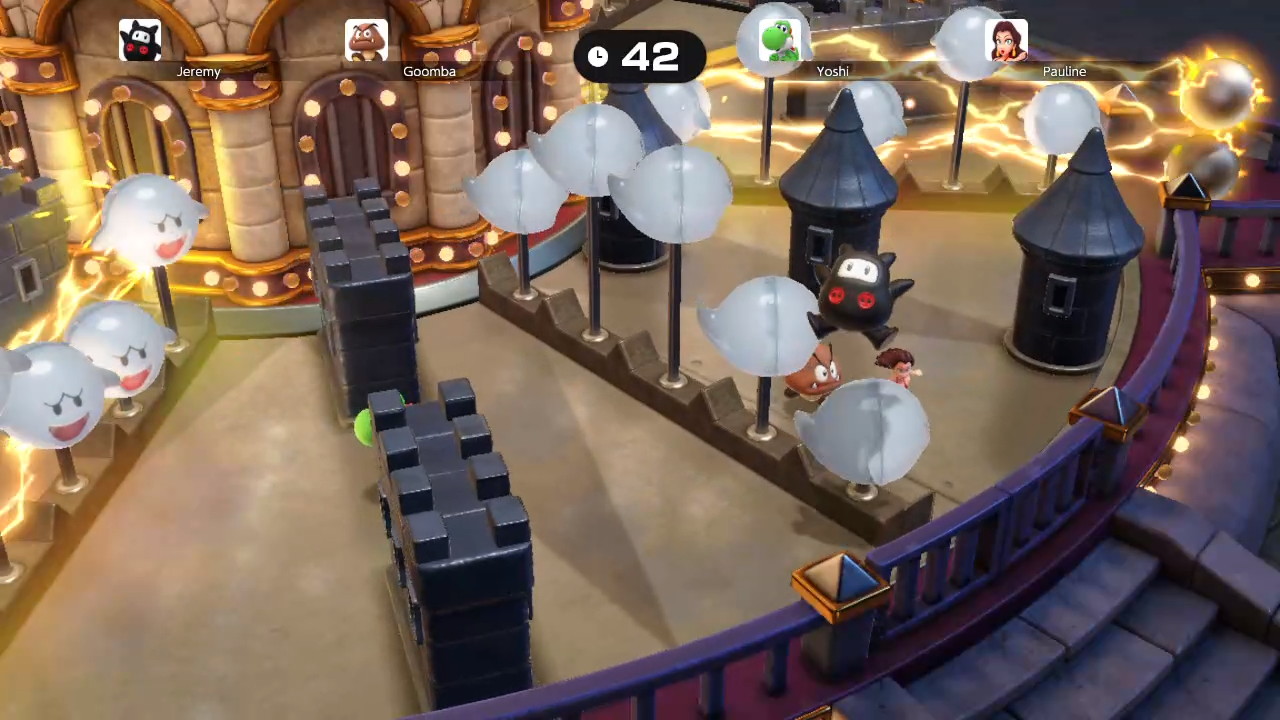
Task: Click Jeremy's Ninji portrait icon
Action: click(139, 38)
